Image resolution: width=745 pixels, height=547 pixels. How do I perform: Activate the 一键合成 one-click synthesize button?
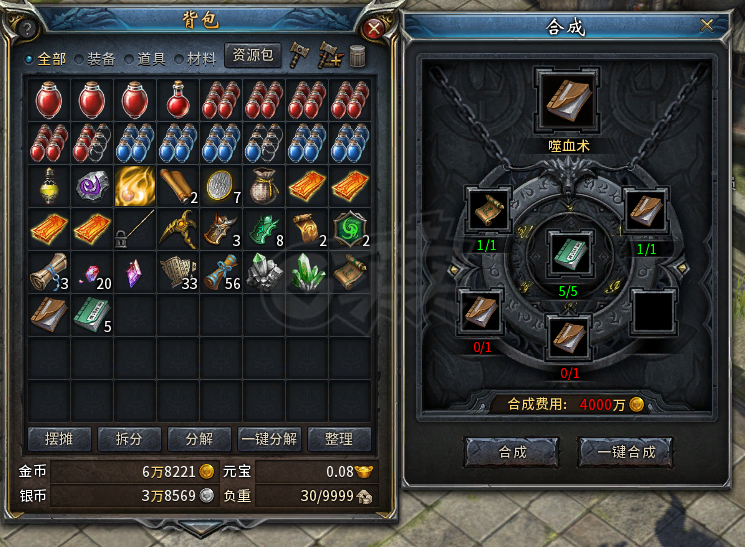626,452
